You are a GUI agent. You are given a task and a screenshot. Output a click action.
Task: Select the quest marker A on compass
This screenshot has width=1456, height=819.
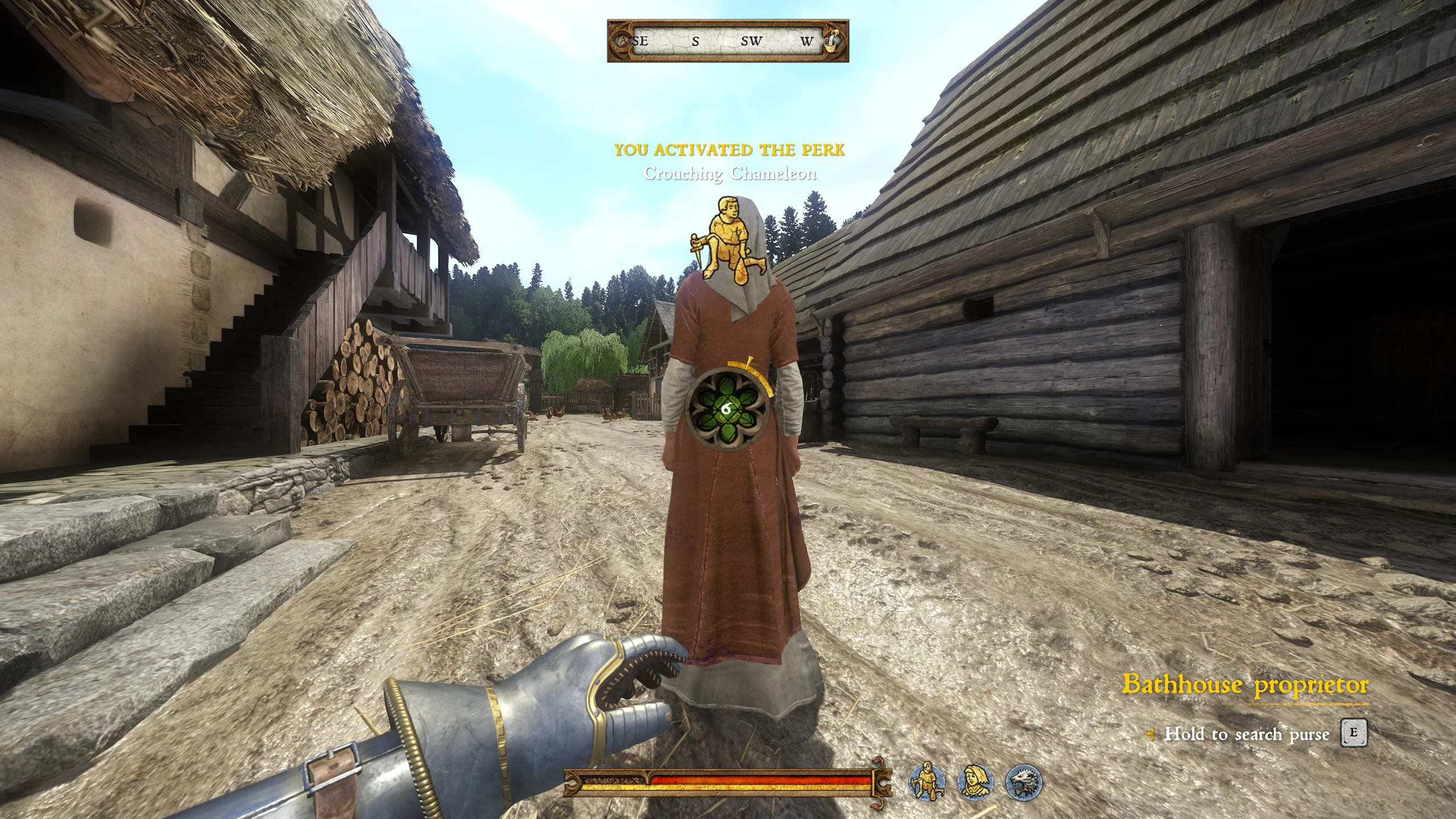coord(624,41)
